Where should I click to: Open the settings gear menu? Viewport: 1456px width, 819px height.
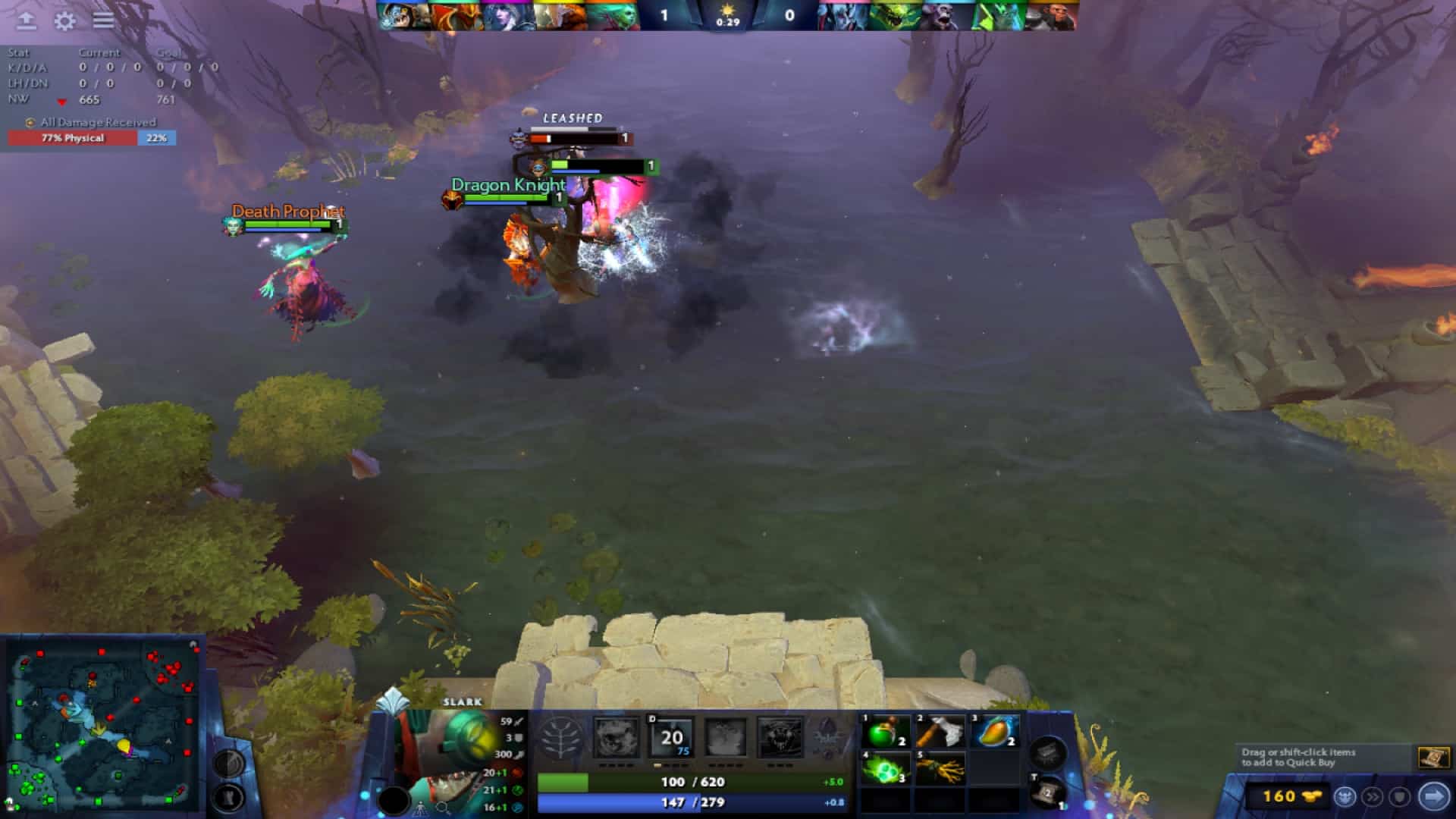(64, 21)
